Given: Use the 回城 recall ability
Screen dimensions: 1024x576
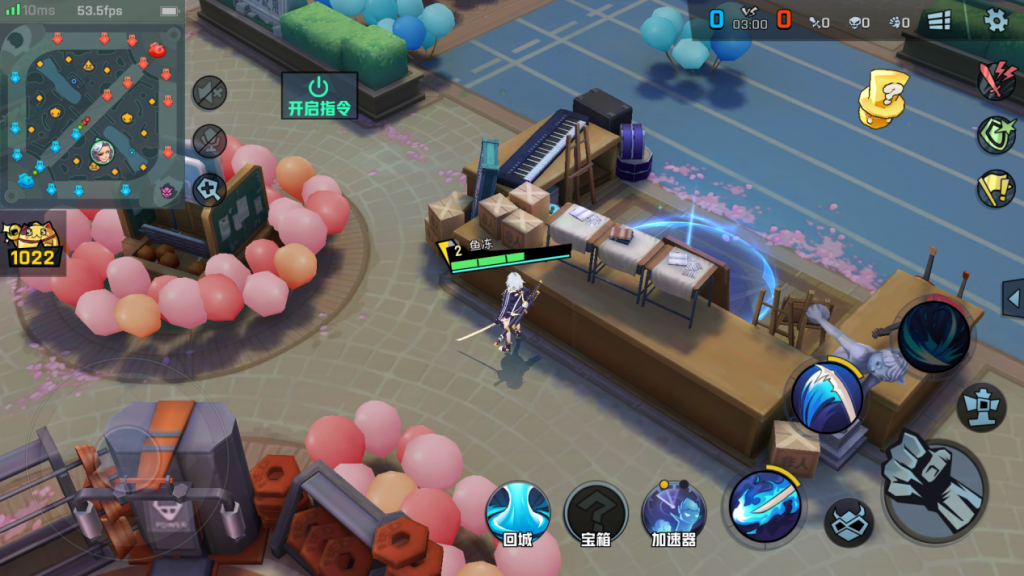Looking at the screenshot, I should pyautogui.click(x=517, y=513).
